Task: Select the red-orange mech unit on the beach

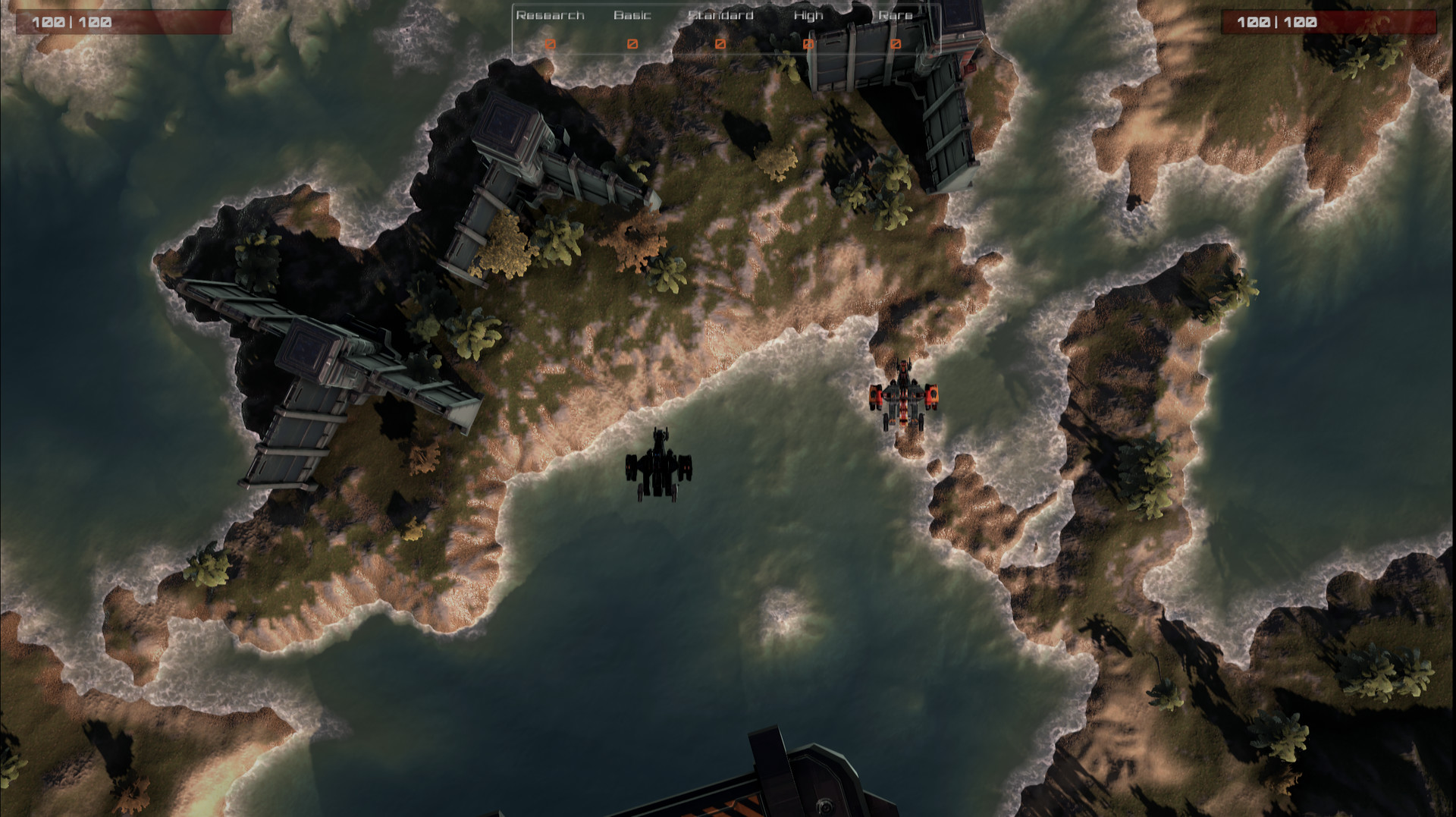Action: [x=905, y=394]
